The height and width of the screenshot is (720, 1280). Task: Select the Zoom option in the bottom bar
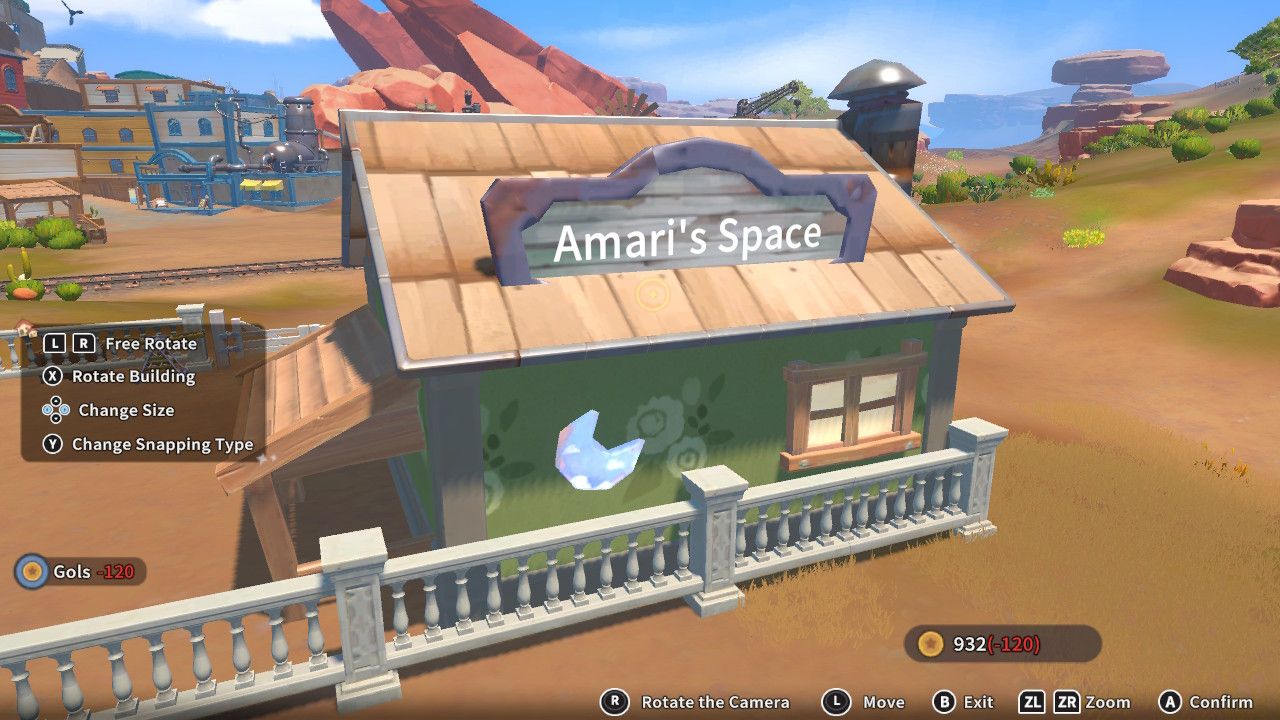coord(1110,701)
